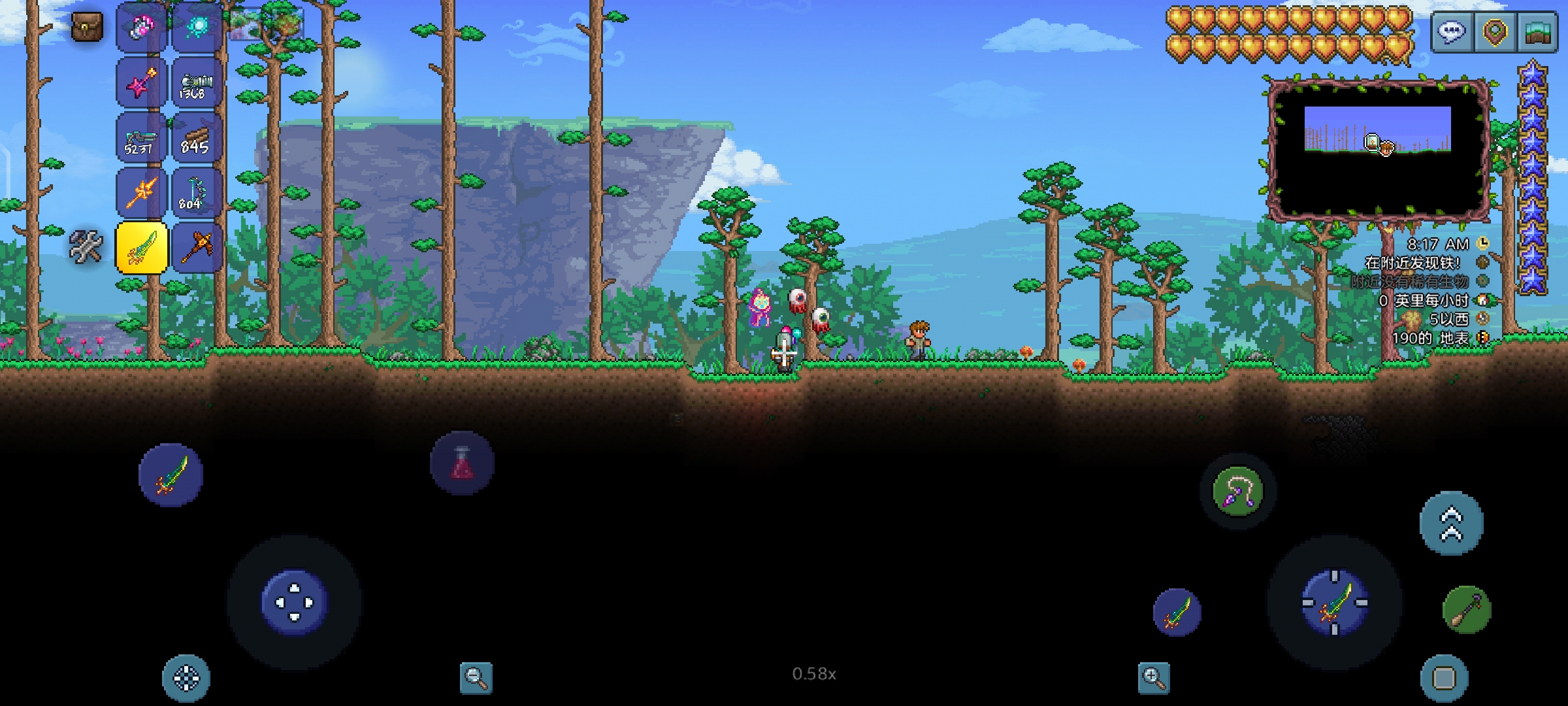Tap the gold map pin button
This screenshot has width=1568, height=706.
tap(1495, 32)
